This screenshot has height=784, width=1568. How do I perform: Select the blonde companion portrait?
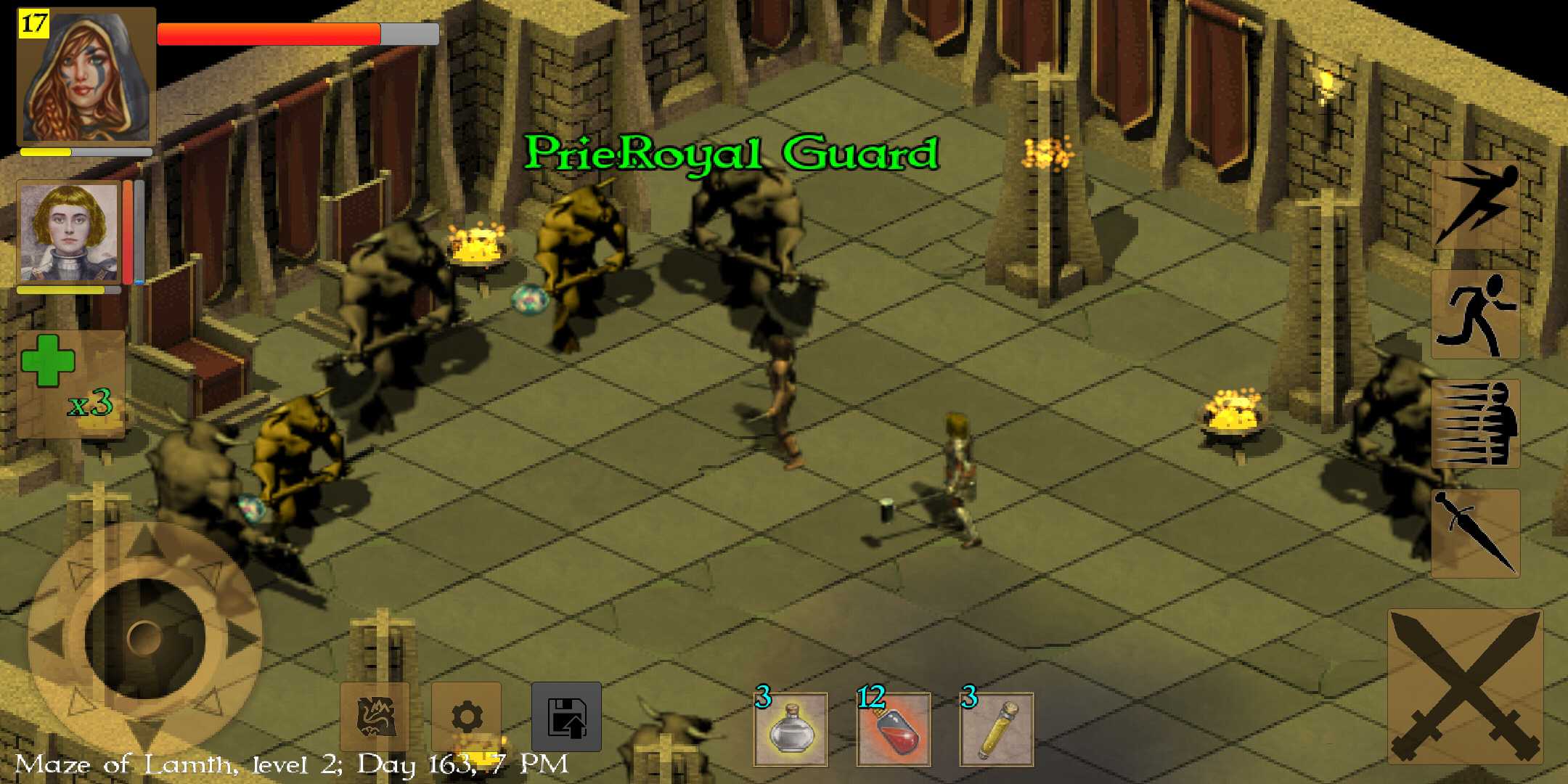(69, 233)
